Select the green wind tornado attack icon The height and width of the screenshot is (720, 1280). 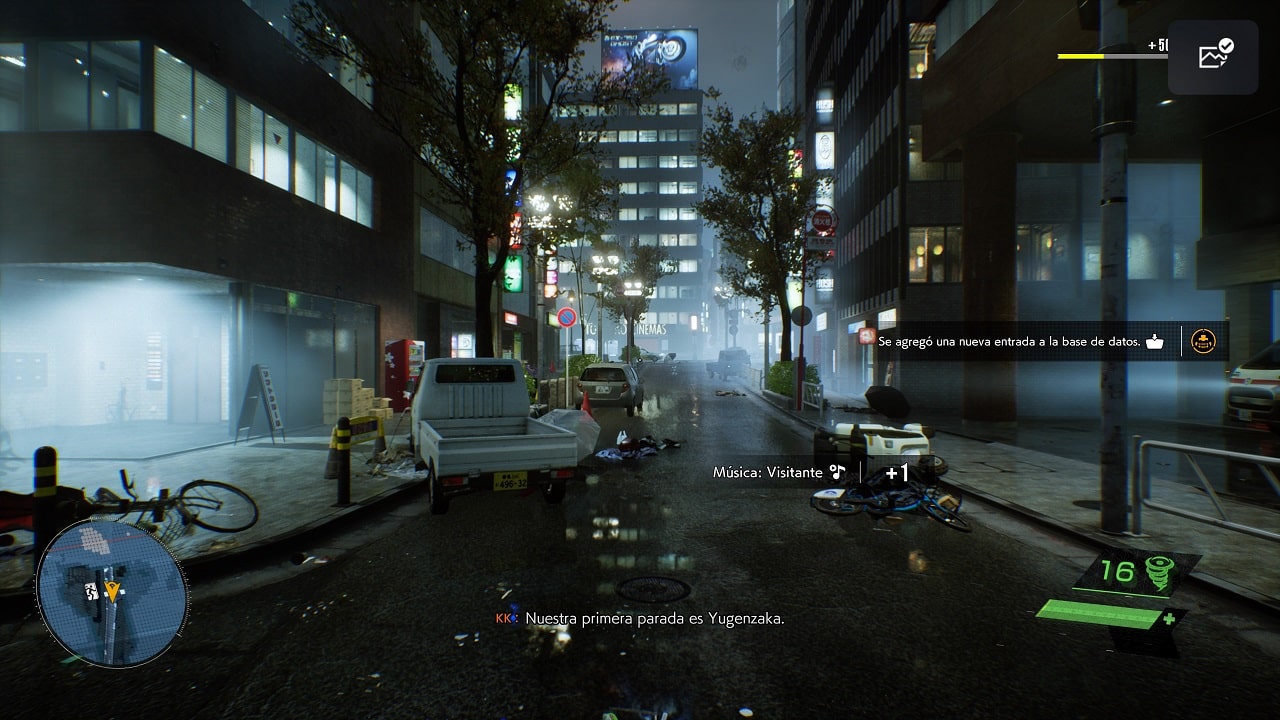tap(1159, 571)
